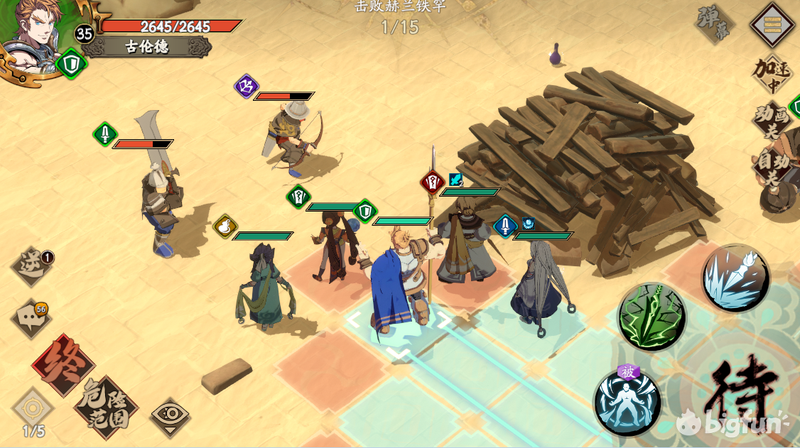Viewport: 800px width, 448px height.
Task: Toggle the eye view button
Action: [169, 417]
